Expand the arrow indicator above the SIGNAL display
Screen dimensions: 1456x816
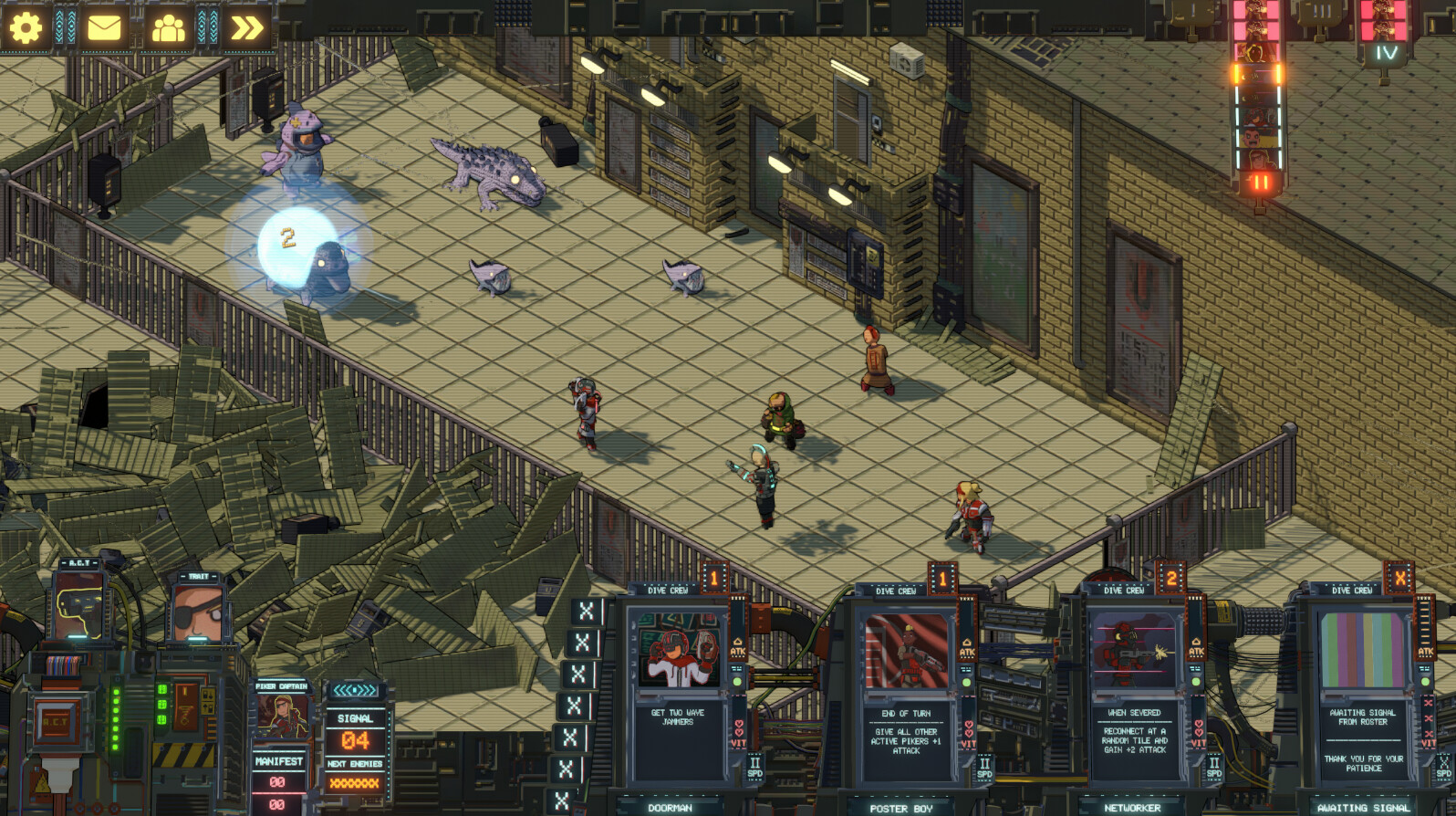click(x=356, y=692)
